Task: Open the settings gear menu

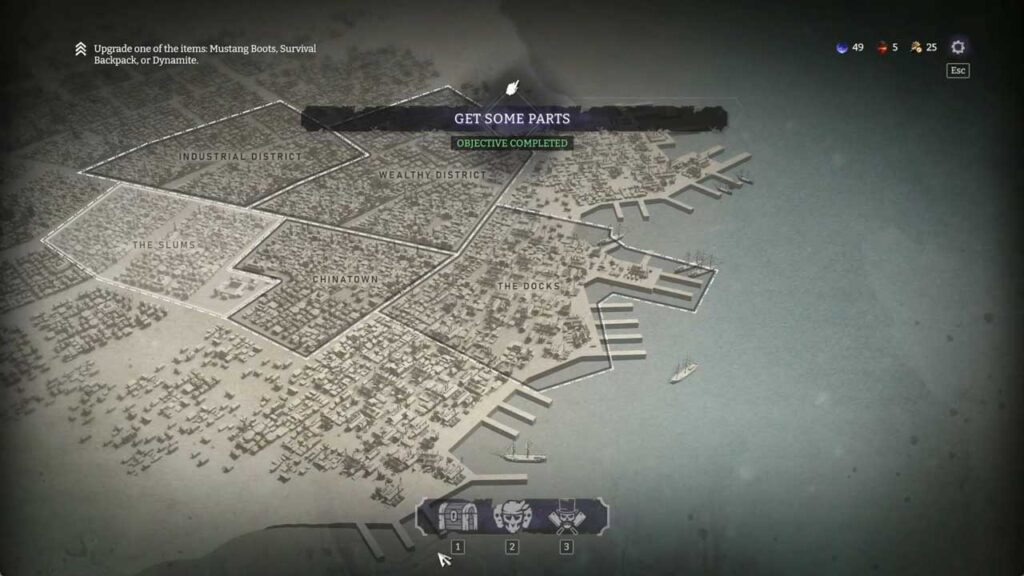Action: 958,47
